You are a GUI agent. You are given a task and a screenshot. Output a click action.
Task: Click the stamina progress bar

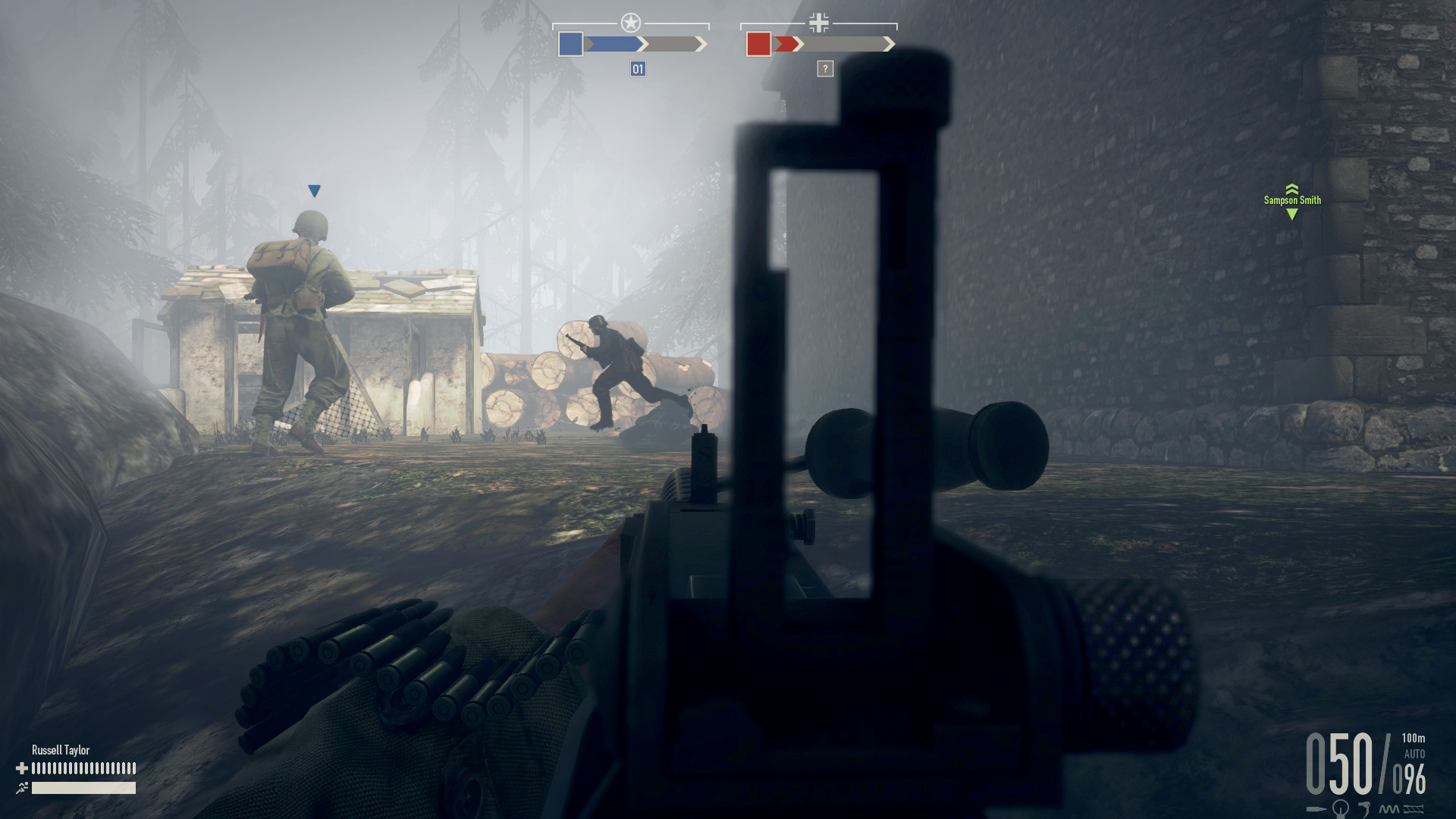[83, 788]
